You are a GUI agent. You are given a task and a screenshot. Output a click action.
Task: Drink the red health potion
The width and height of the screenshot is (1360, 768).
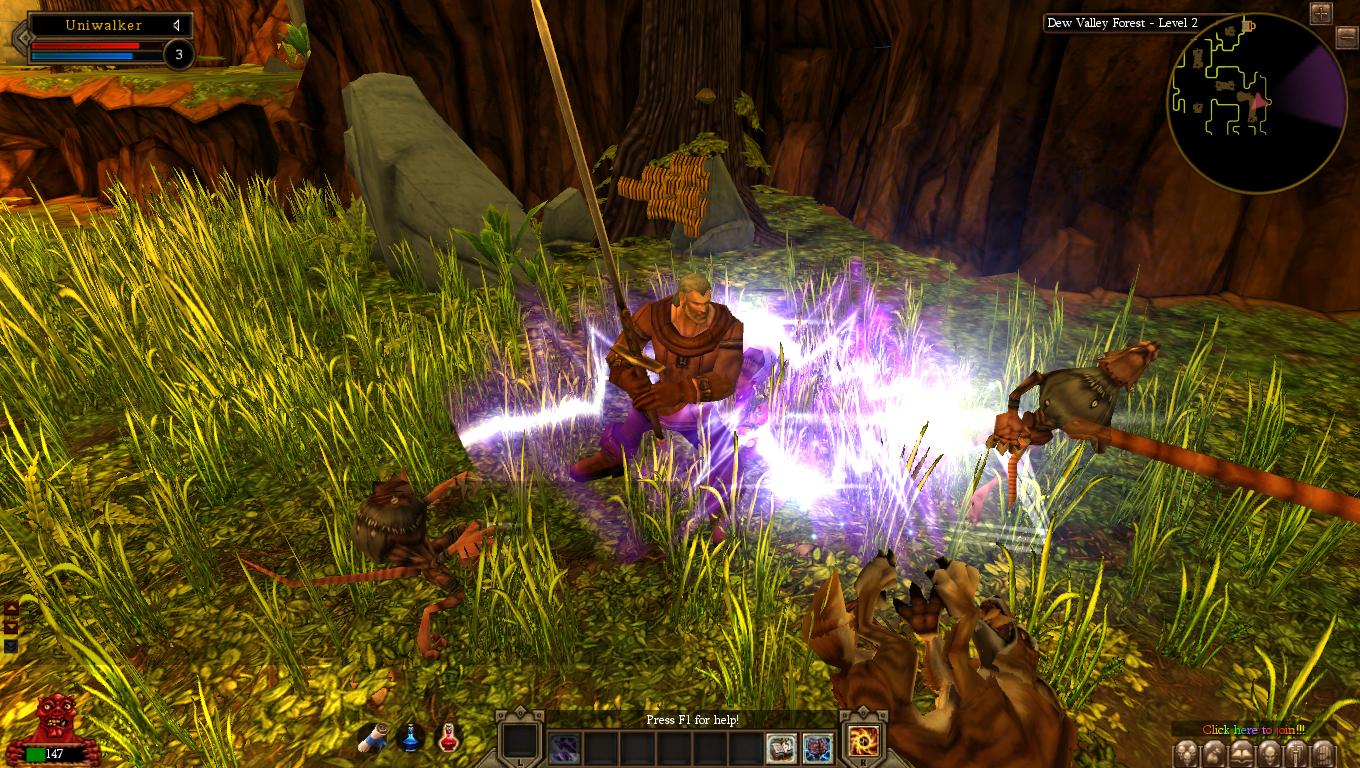[x=449, y=739]
